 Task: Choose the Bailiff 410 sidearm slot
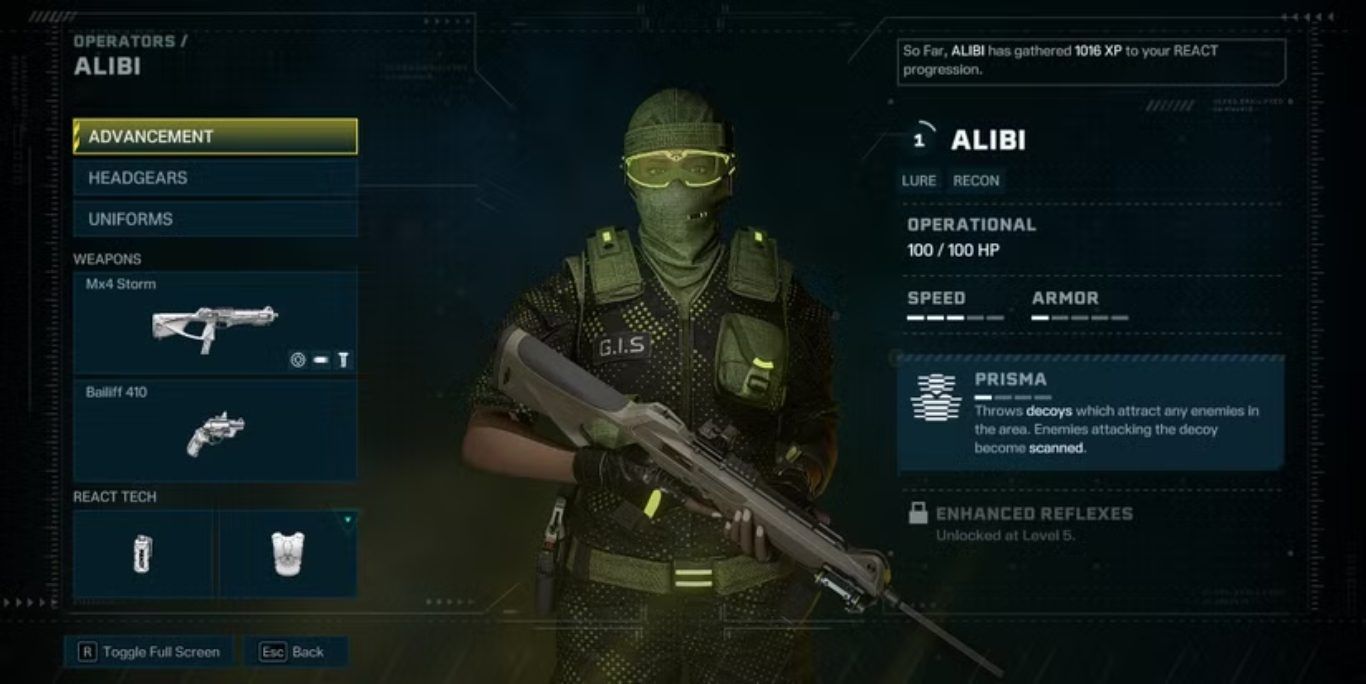215,430
